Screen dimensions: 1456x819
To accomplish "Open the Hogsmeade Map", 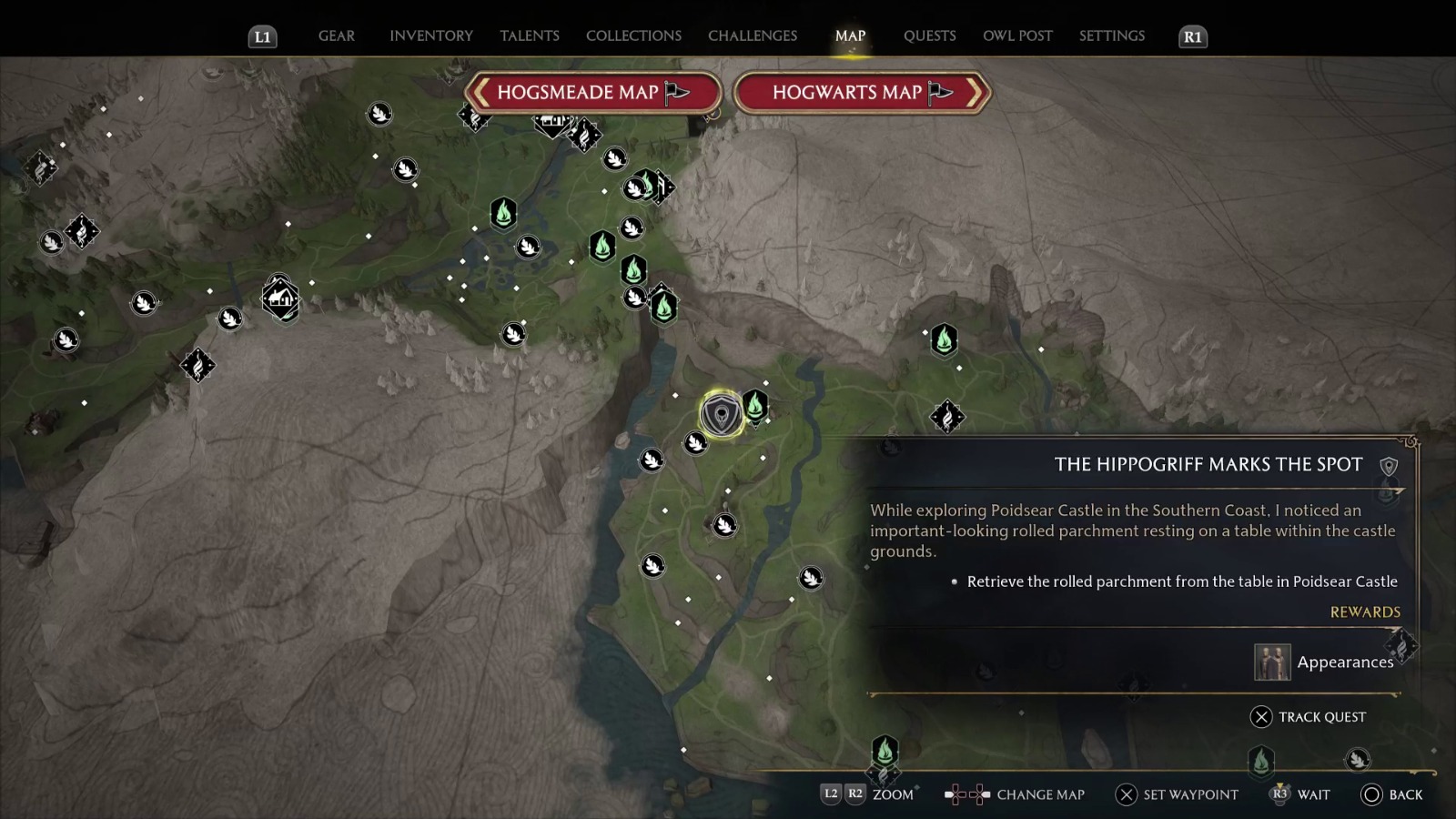I will point(593,92).
